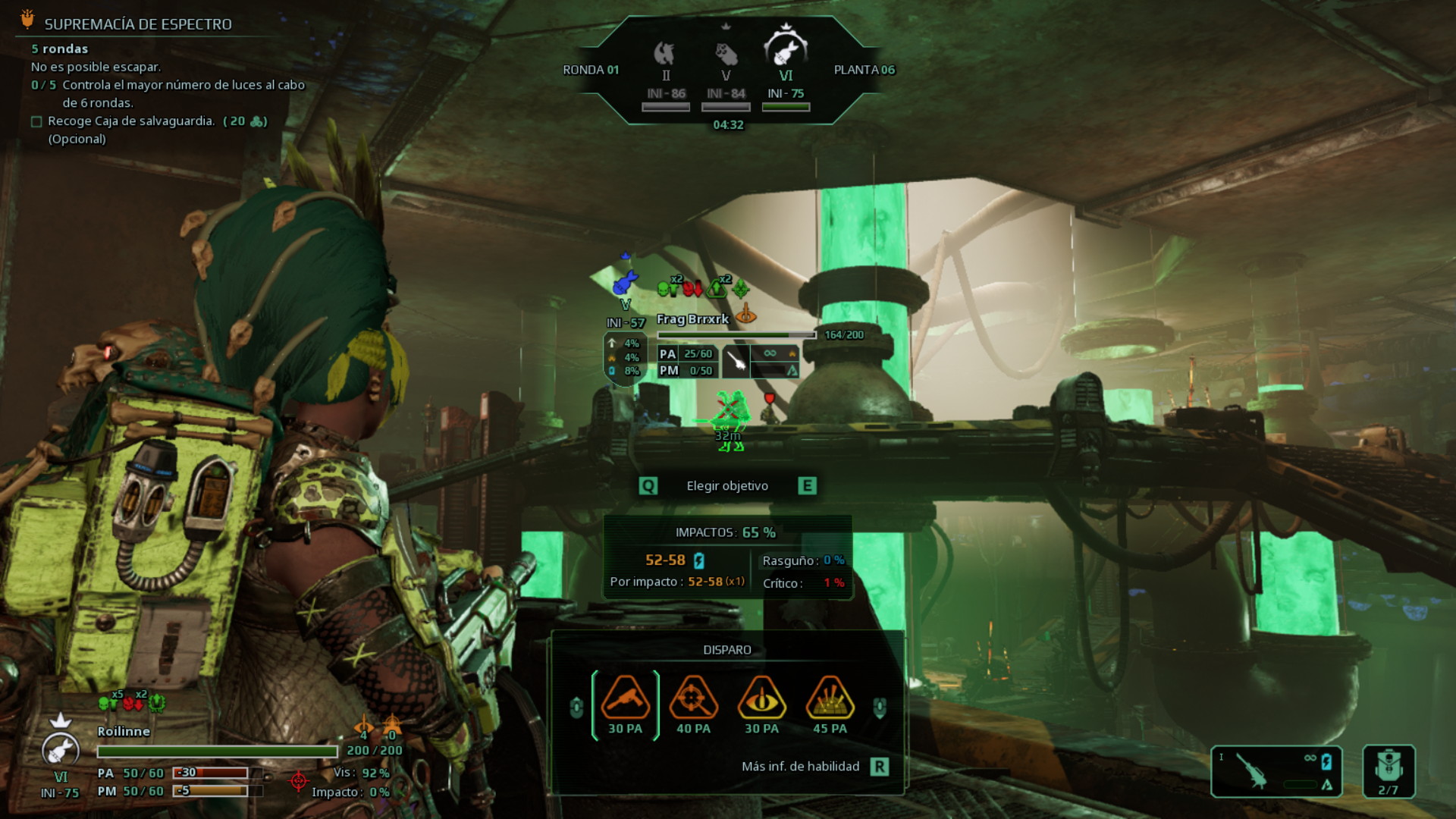
Task: Open the Supremacía de Espectro objective header
Action: [x=137, y=24]
